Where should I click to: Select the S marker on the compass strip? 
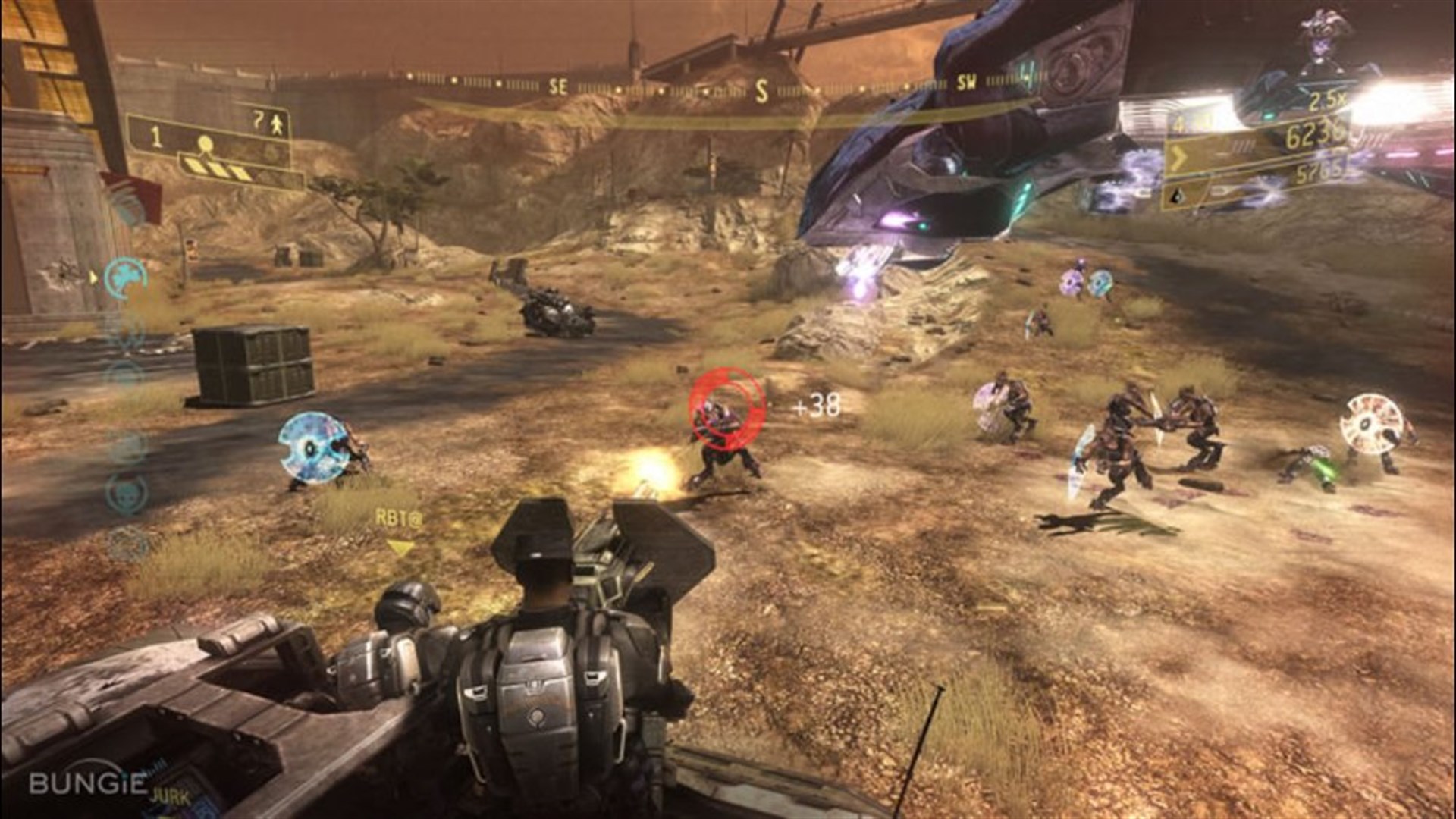[761, 89]
